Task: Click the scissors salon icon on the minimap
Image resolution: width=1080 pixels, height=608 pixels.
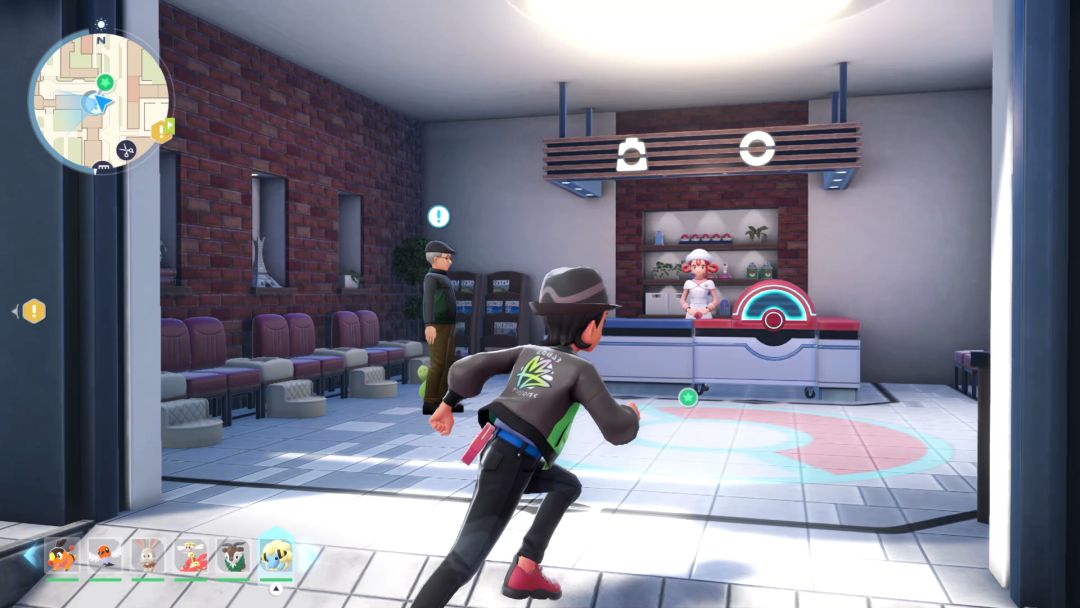Action: (x=126, y=150)
